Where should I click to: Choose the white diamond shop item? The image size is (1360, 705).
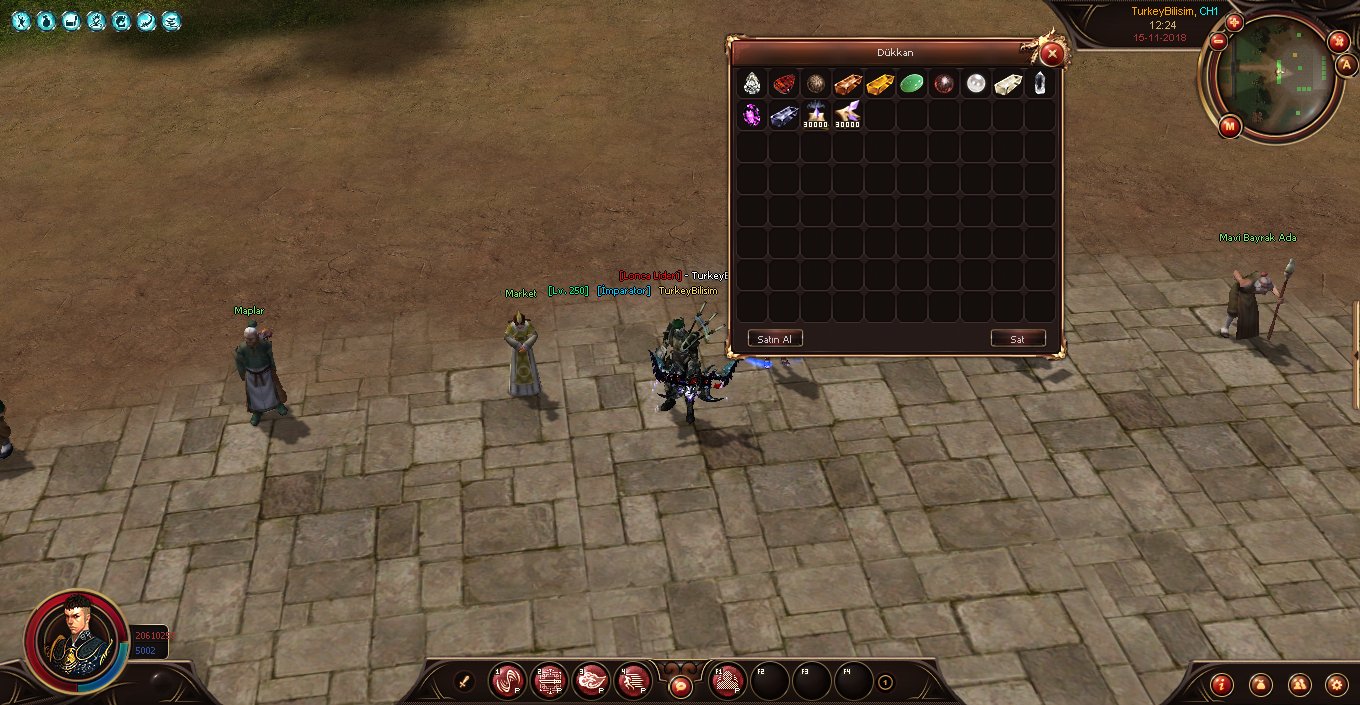752,84
